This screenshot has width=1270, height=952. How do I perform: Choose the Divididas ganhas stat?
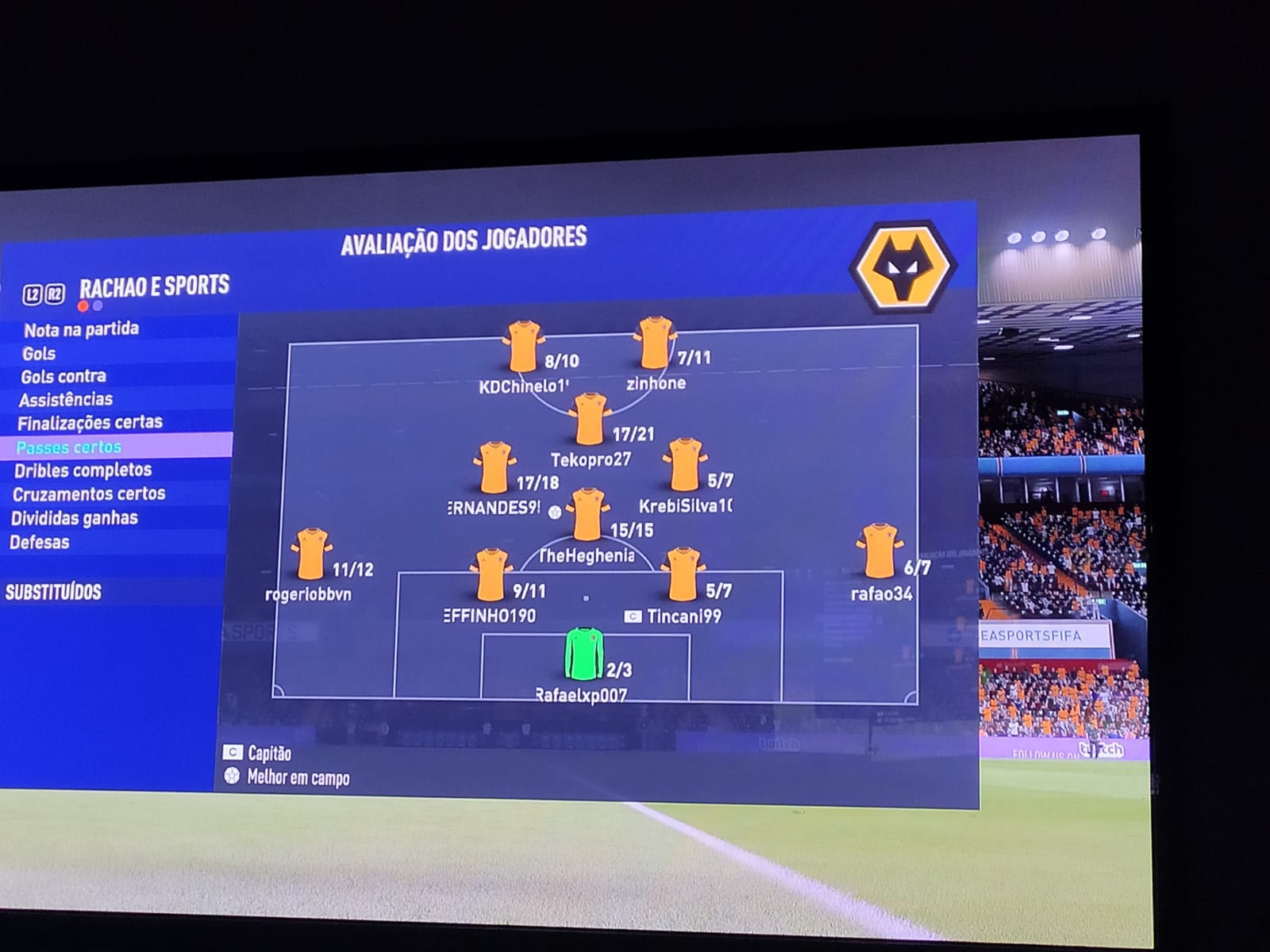(x=74, y=519)
